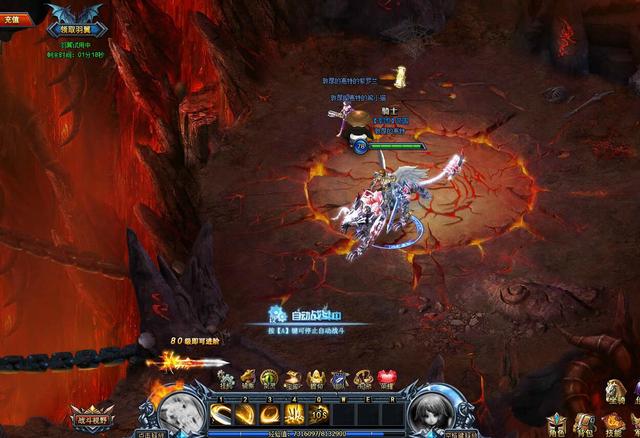The height and width of the screenshot is (438, 640).
Task: Select the hotbar item showing 10S cooldown
Action: click(319, 413)
